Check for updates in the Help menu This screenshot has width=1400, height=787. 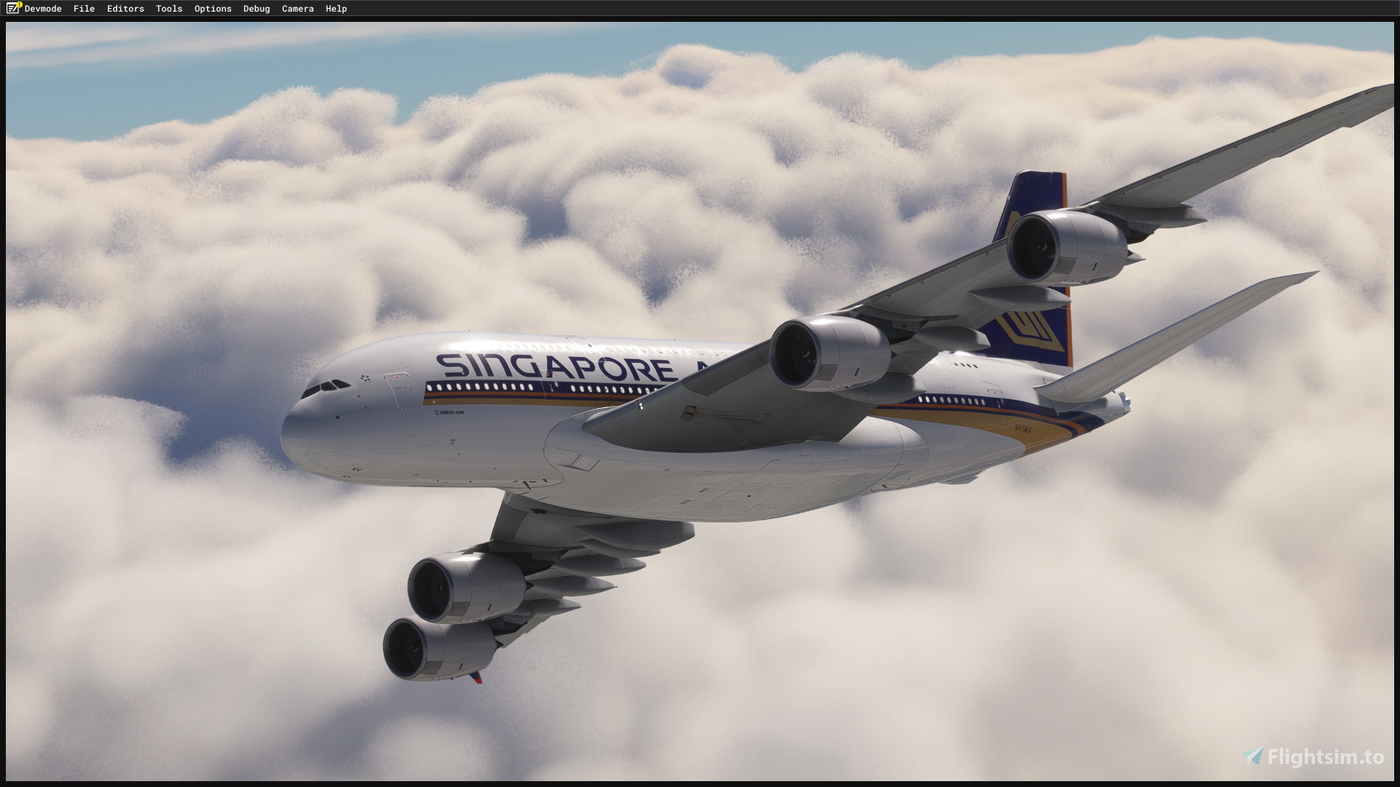pyautogui.click(x=335, y=8)
